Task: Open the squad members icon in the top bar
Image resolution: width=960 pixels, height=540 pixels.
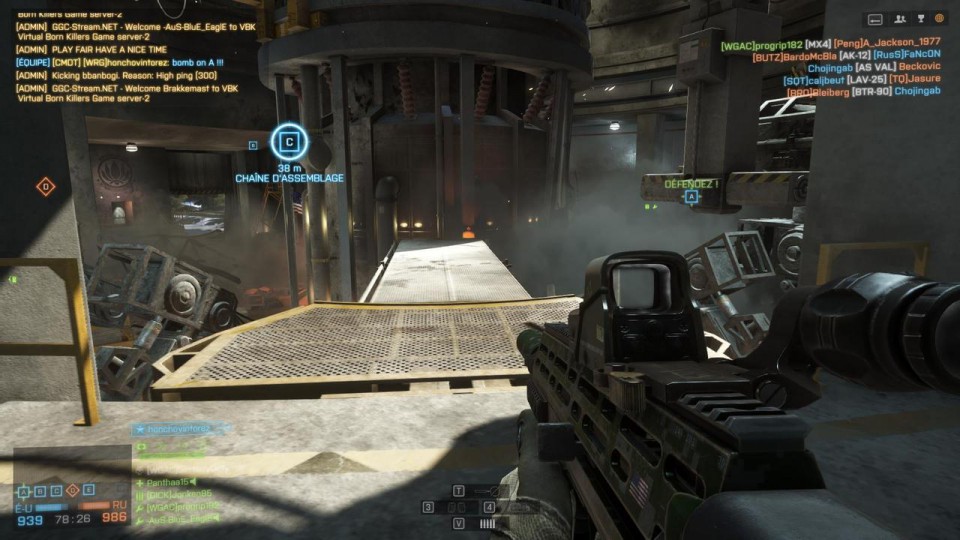Action: 900,18
